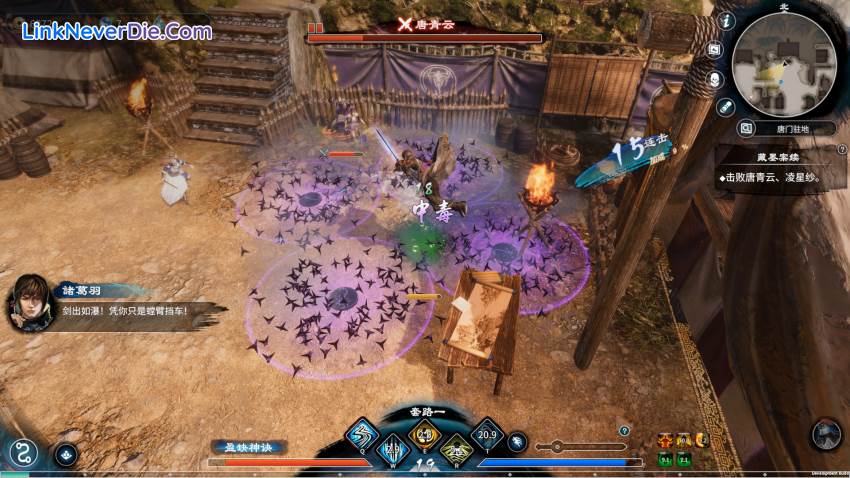Click the small round meditation icon
Image resolution: width=850 pixels, height=478 pixels.
click(67, 453)
